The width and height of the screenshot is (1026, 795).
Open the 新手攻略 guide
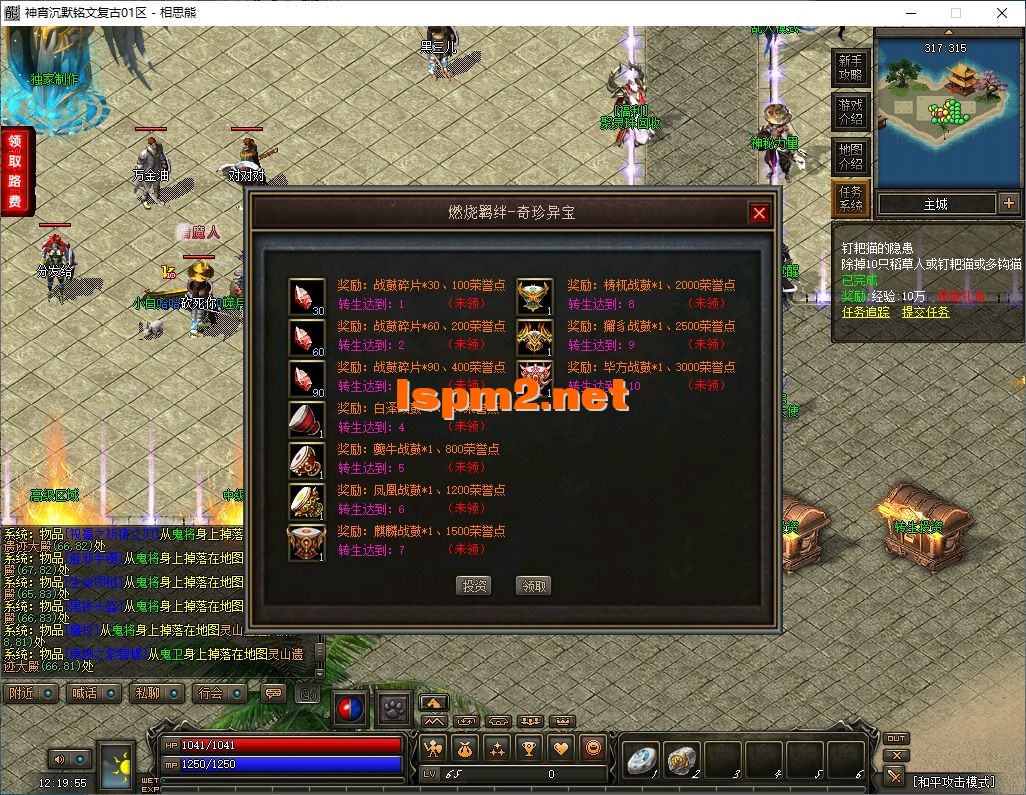(850, 68)
